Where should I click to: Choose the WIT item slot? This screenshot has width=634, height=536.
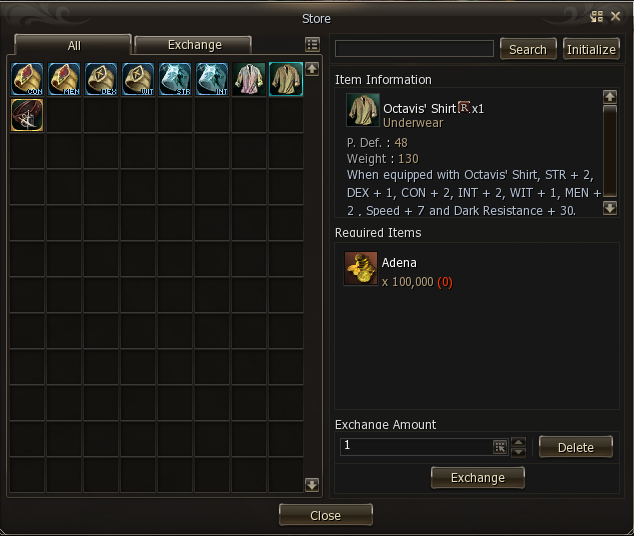138,78
